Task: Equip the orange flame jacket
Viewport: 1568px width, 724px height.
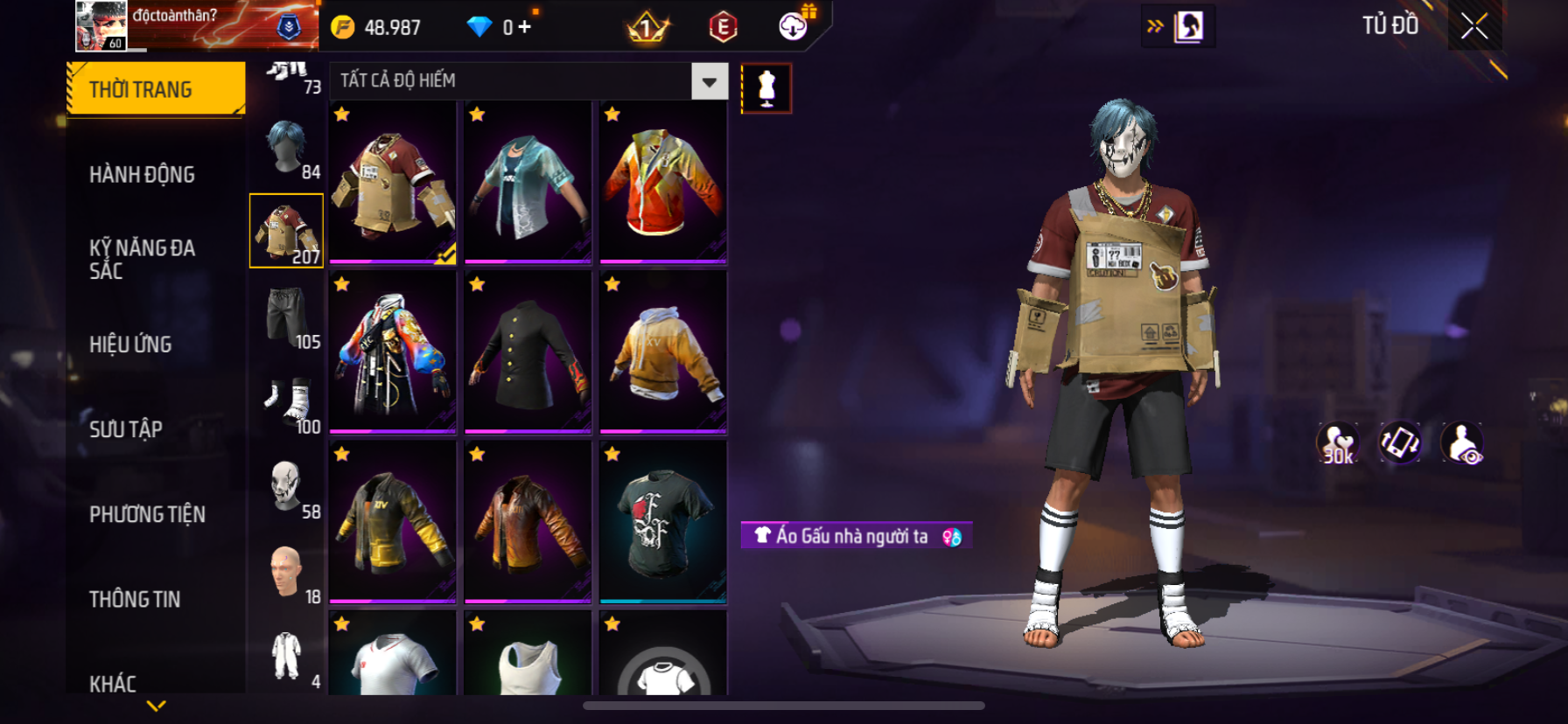Action: (663, 182)
